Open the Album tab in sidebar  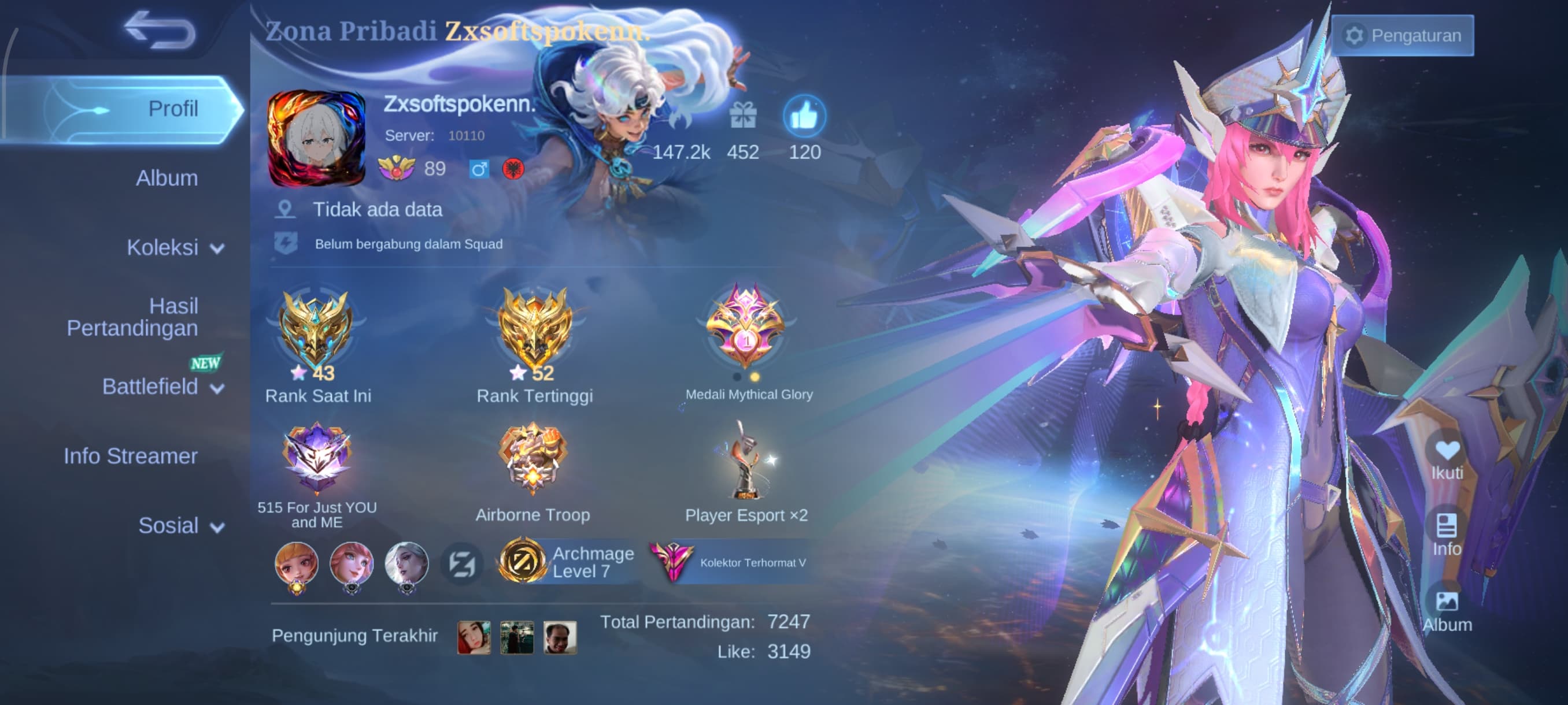(x=167, y=178)
